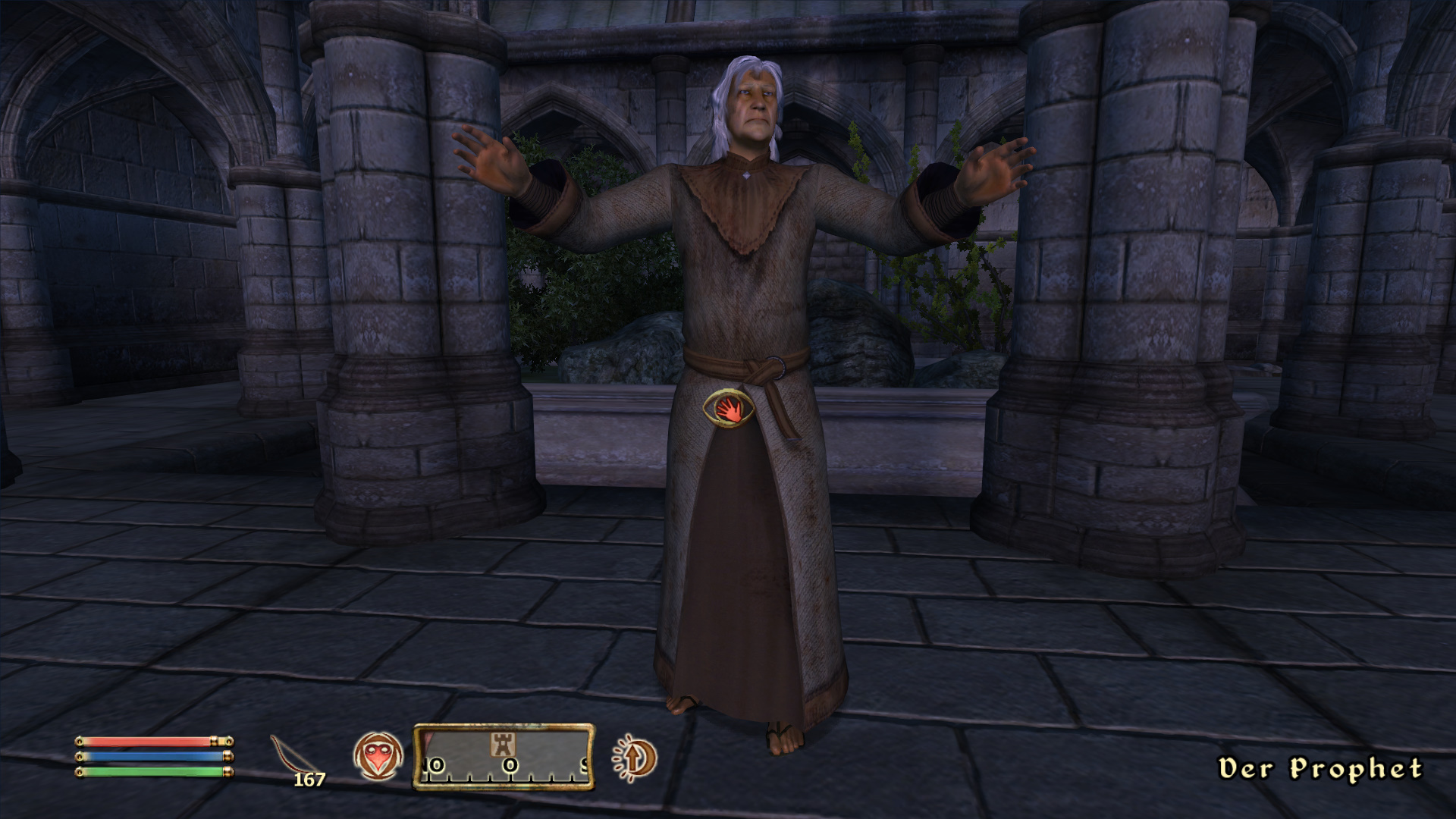Click the compass bar
Image resolution: width=1456 pixels, height=819 pixels.
click(504, 757)
